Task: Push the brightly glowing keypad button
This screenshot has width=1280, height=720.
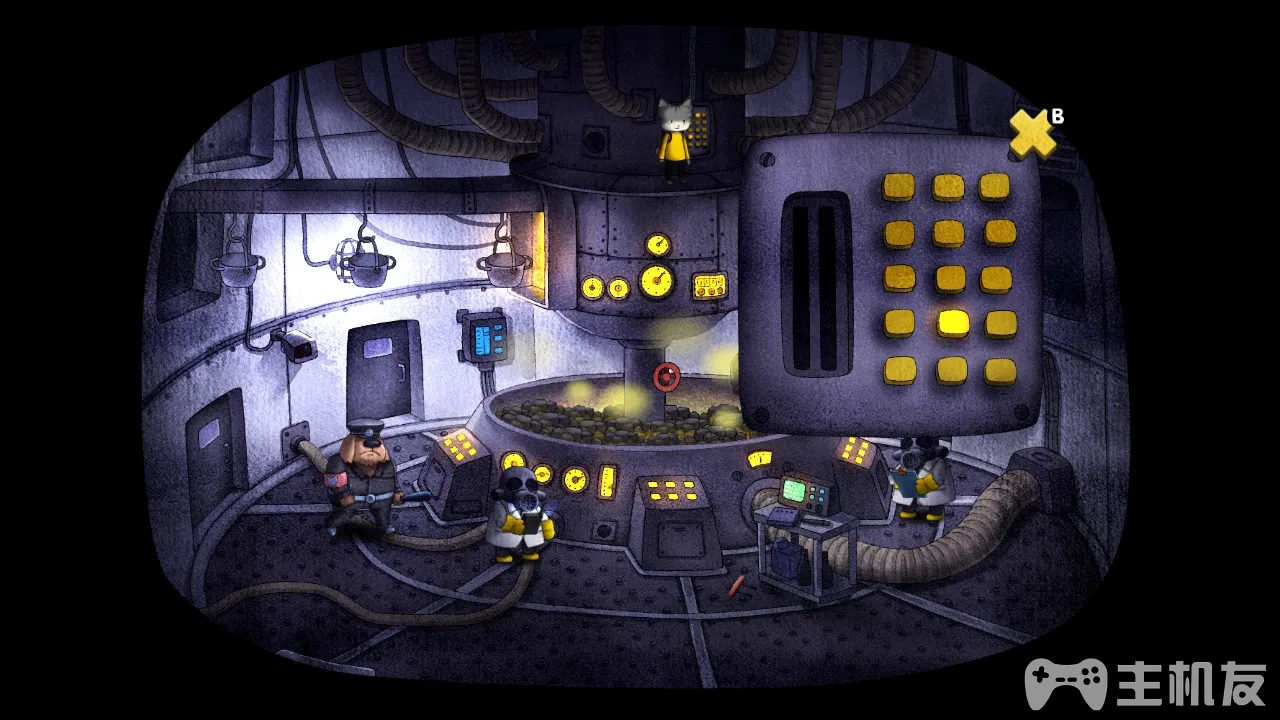Action: 952,323
